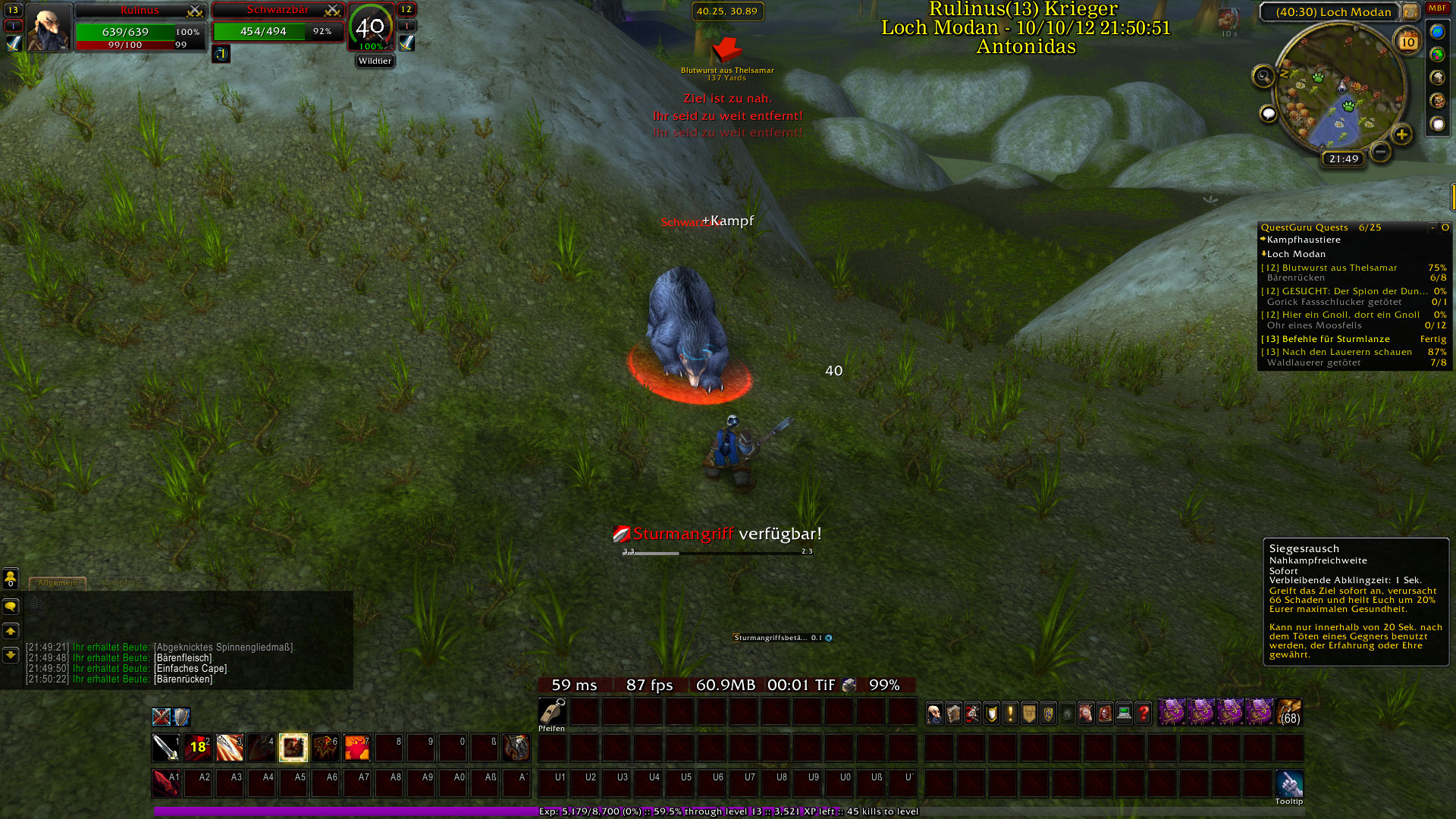Zoom in on the minimap
The width and height of the screenshot is (1456, 819).
[x=1401, y=135]
